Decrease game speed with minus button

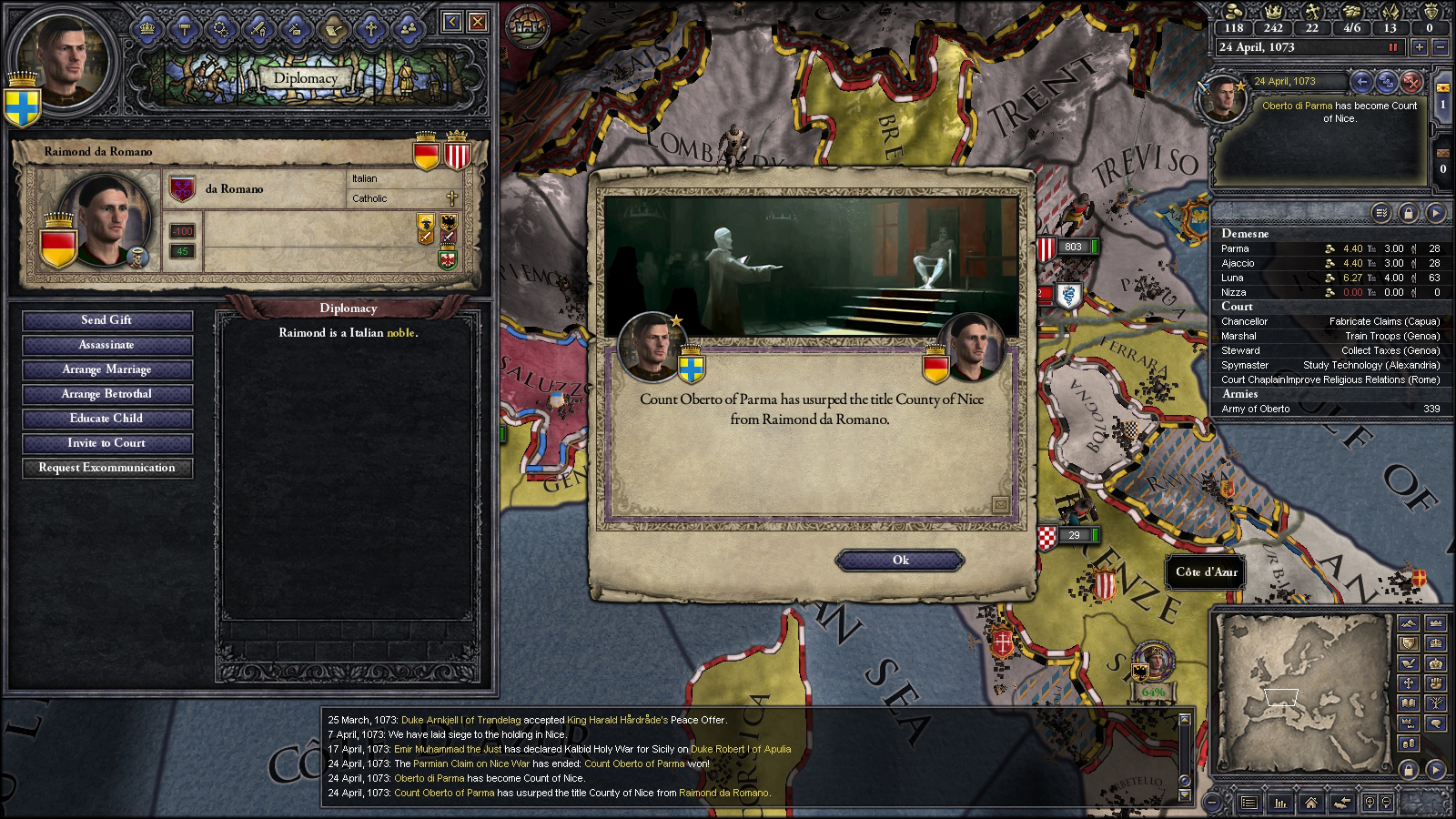(x=1441, y=47)
